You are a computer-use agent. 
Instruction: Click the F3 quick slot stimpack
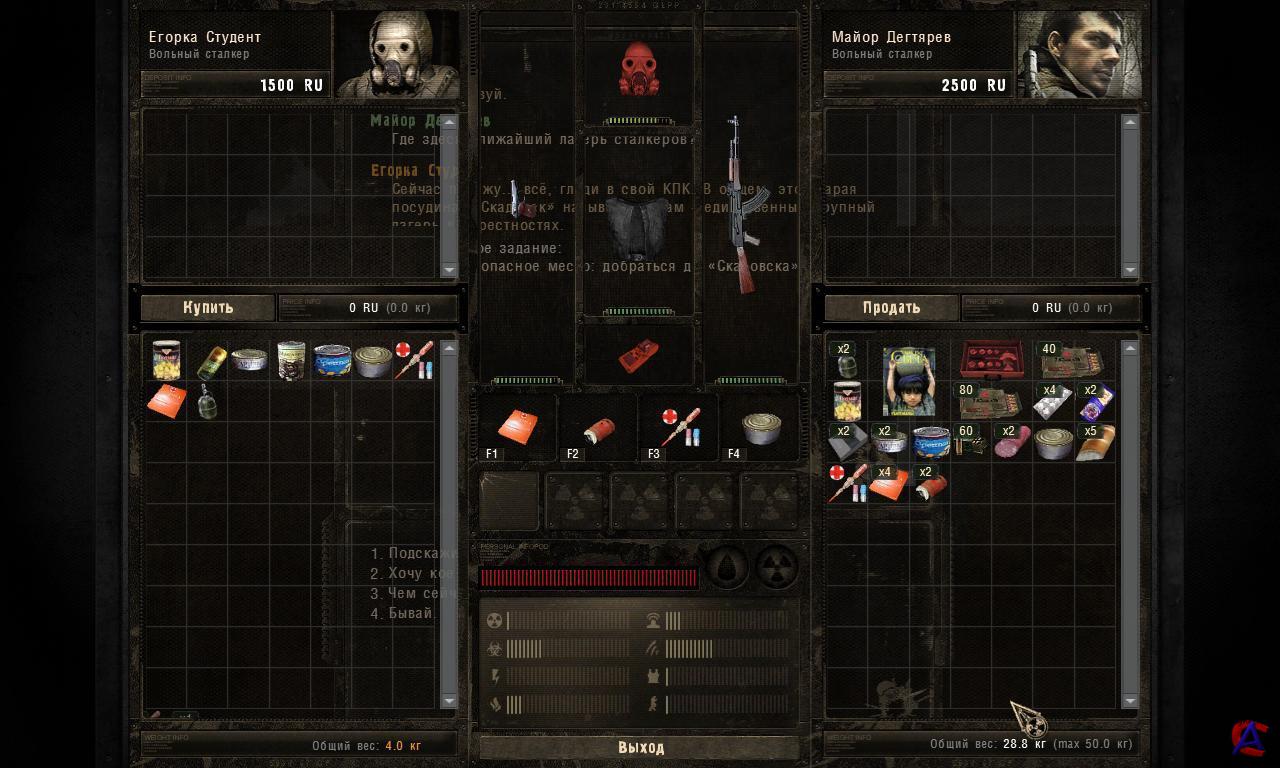(679, 427)
